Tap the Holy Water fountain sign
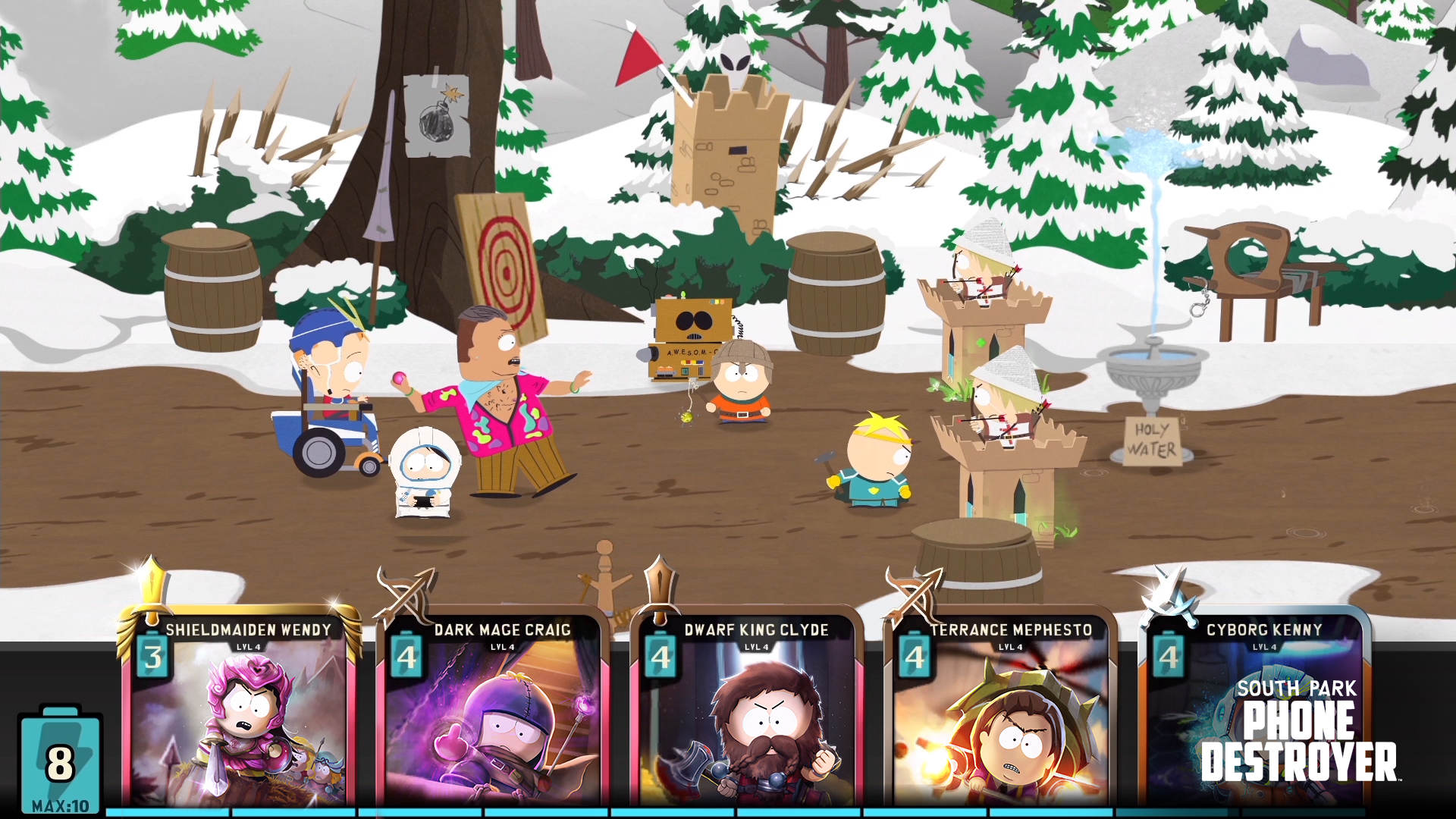1456x819 pixels. coord(1154,441)
